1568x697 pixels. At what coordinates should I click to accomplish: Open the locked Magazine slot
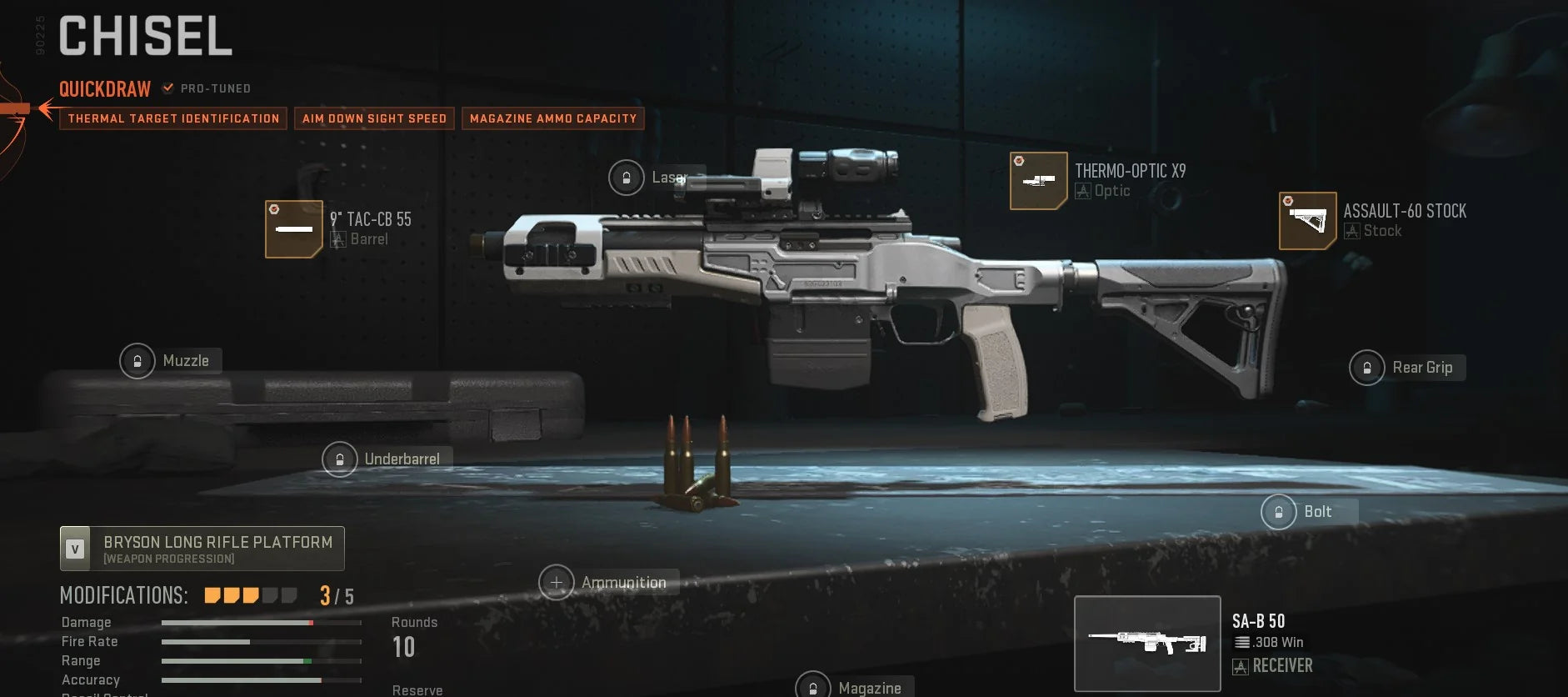coord(813,687)
